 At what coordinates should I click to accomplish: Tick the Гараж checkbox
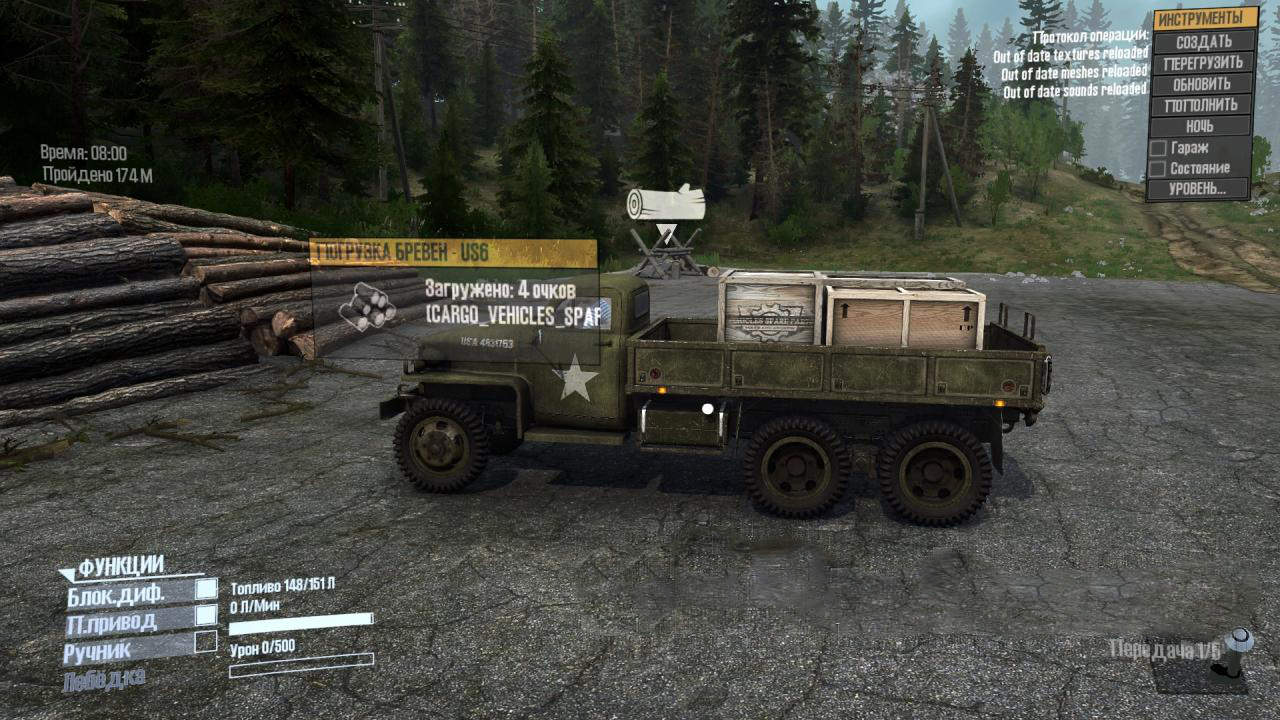(1158, 148)
